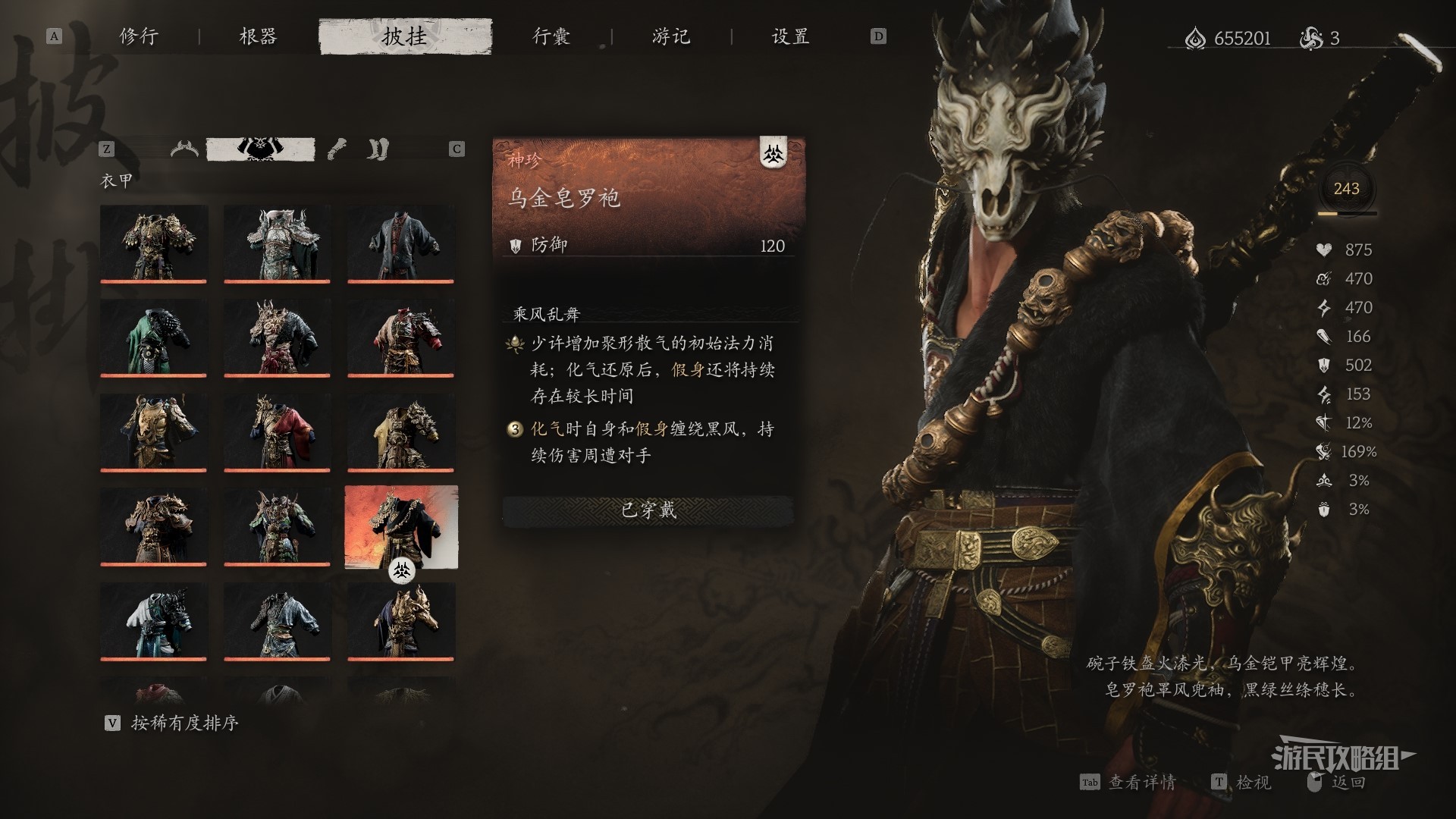Viewport: 1456px width, 819px height.
Task: Show the leg armor category
Action: 378,149
